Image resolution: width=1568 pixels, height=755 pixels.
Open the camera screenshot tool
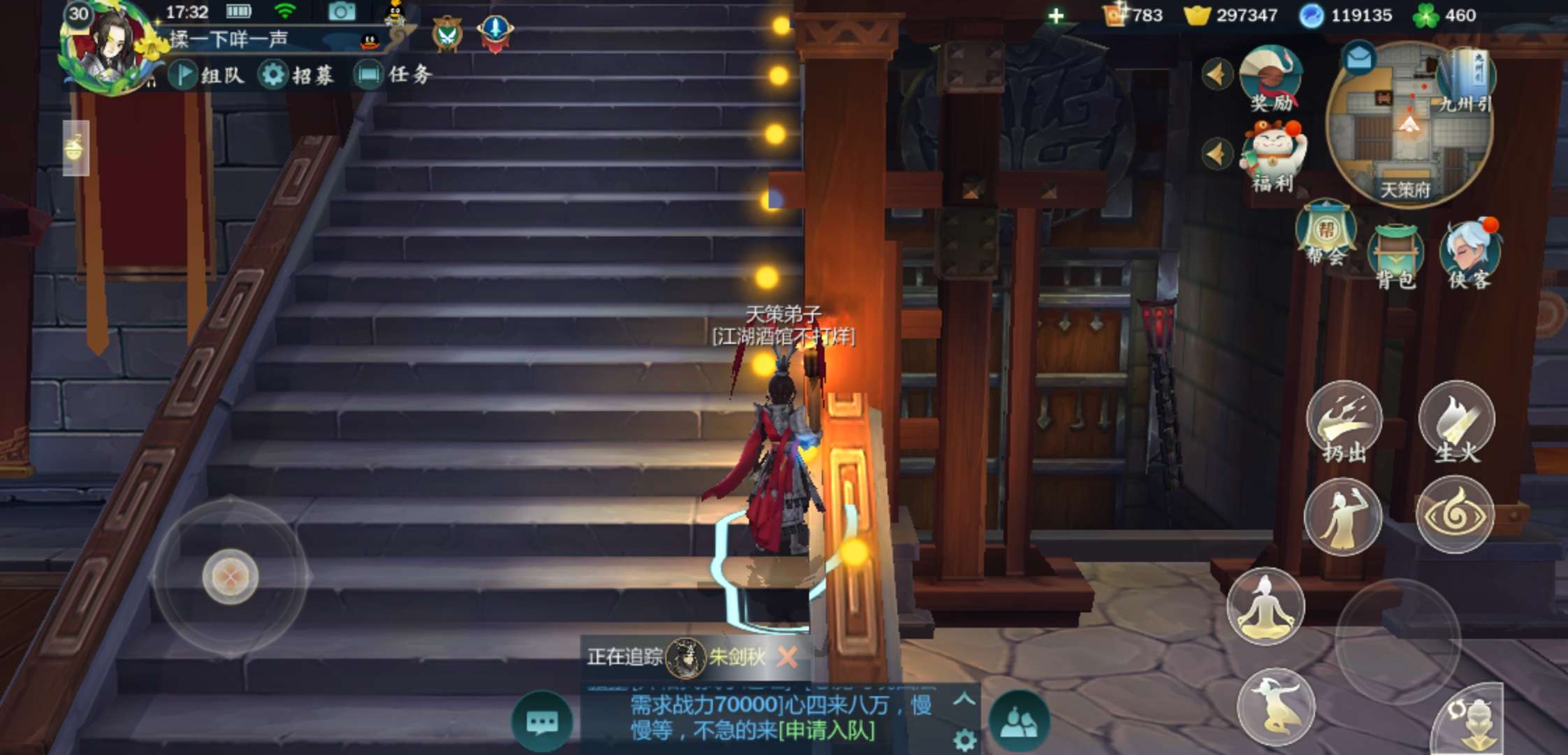point(342,12)
